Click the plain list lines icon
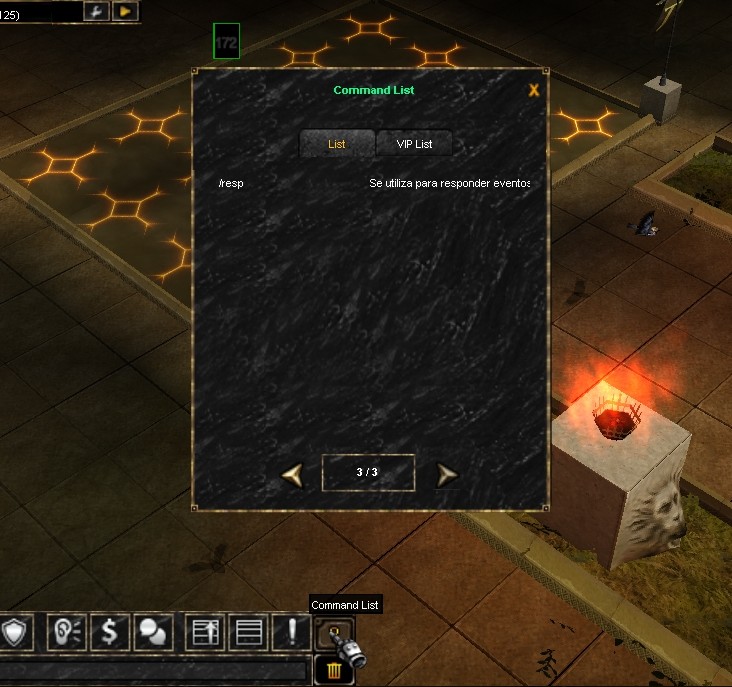This screenshot has height=687, width=732. click(x=248, y=632)
